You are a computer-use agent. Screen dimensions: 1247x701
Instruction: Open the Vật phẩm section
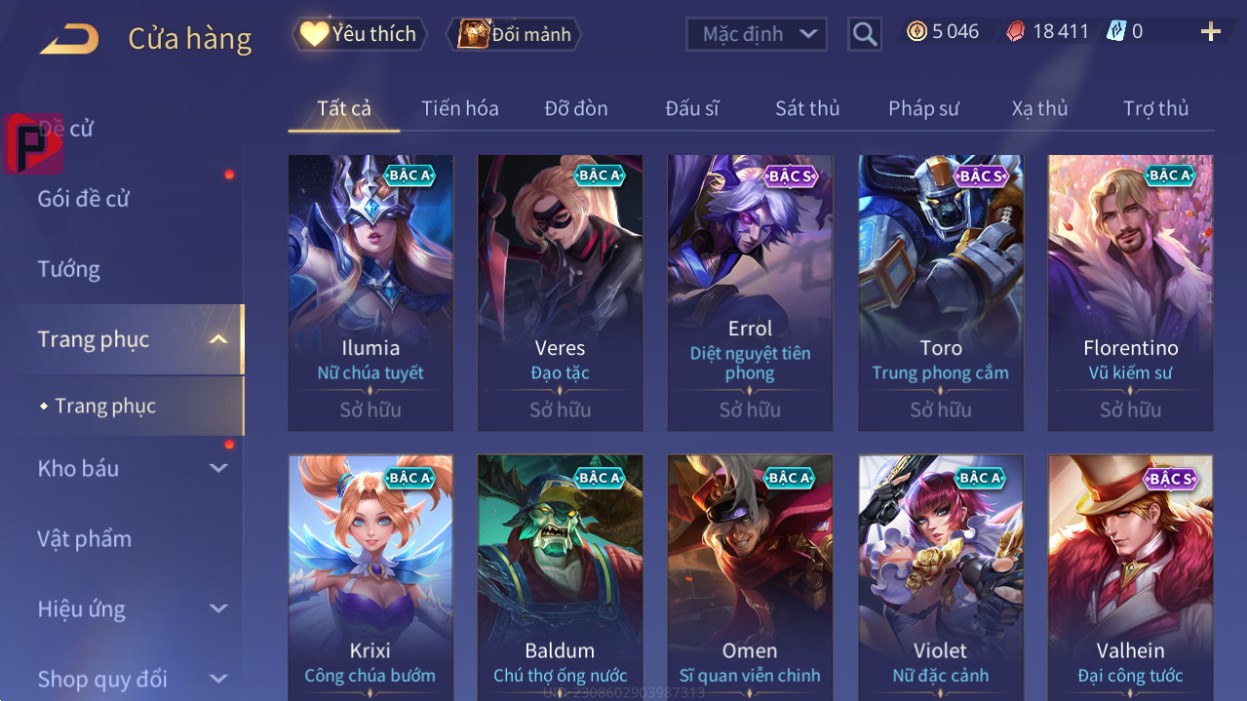tap(85, 539)
